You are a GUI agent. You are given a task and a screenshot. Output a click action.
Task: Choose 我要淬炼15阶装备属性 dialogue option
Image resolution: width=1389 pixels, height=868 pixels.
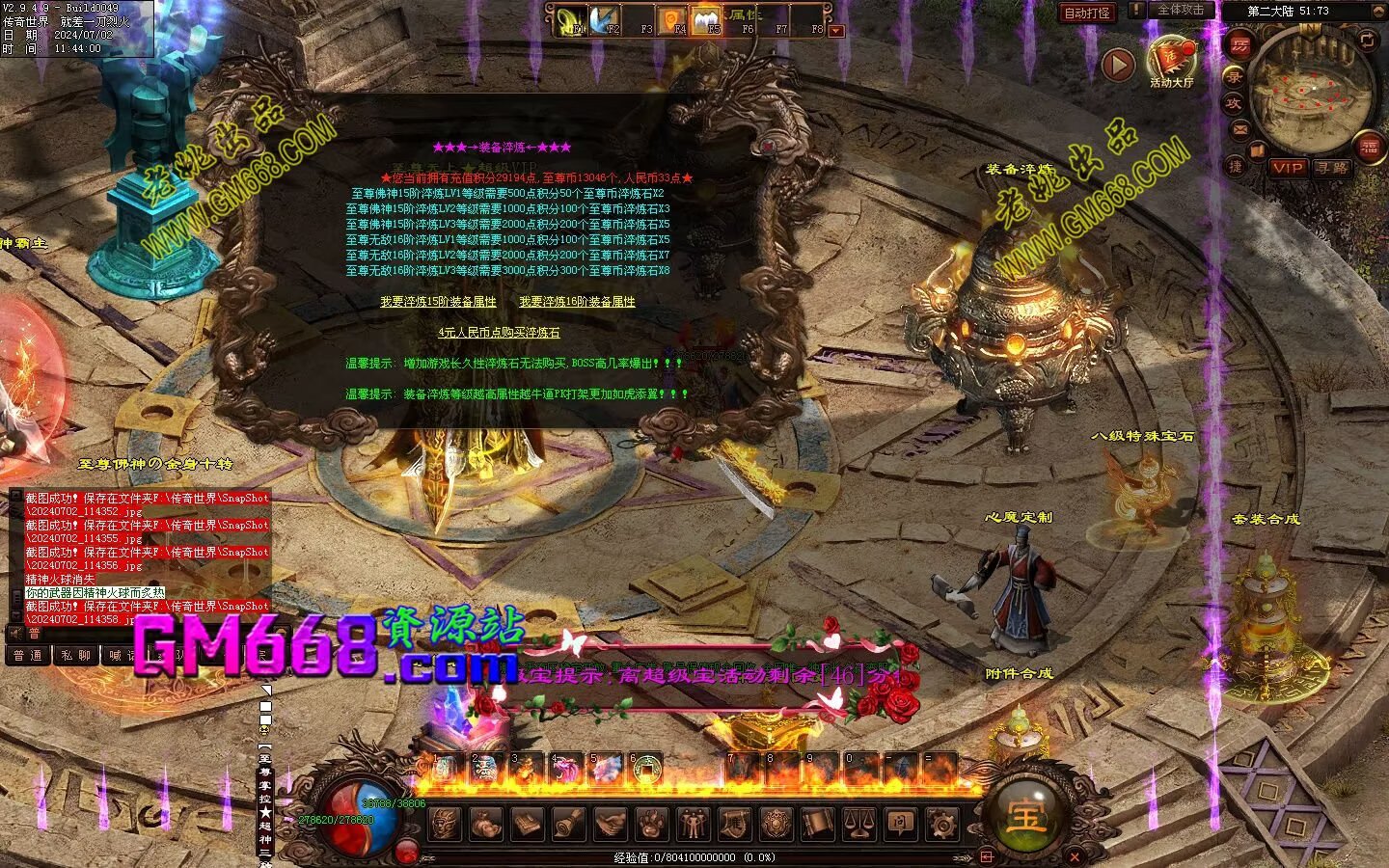(438, 302)
